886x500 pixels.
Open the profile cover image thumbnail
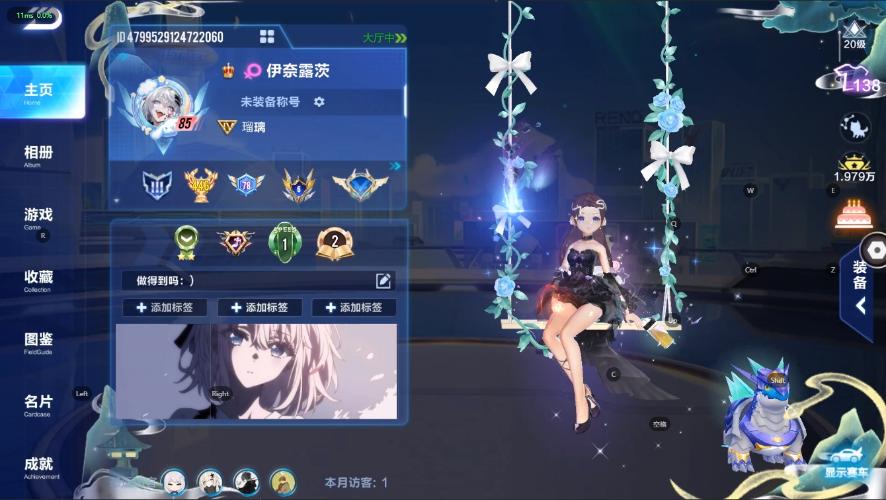[257, 370]
